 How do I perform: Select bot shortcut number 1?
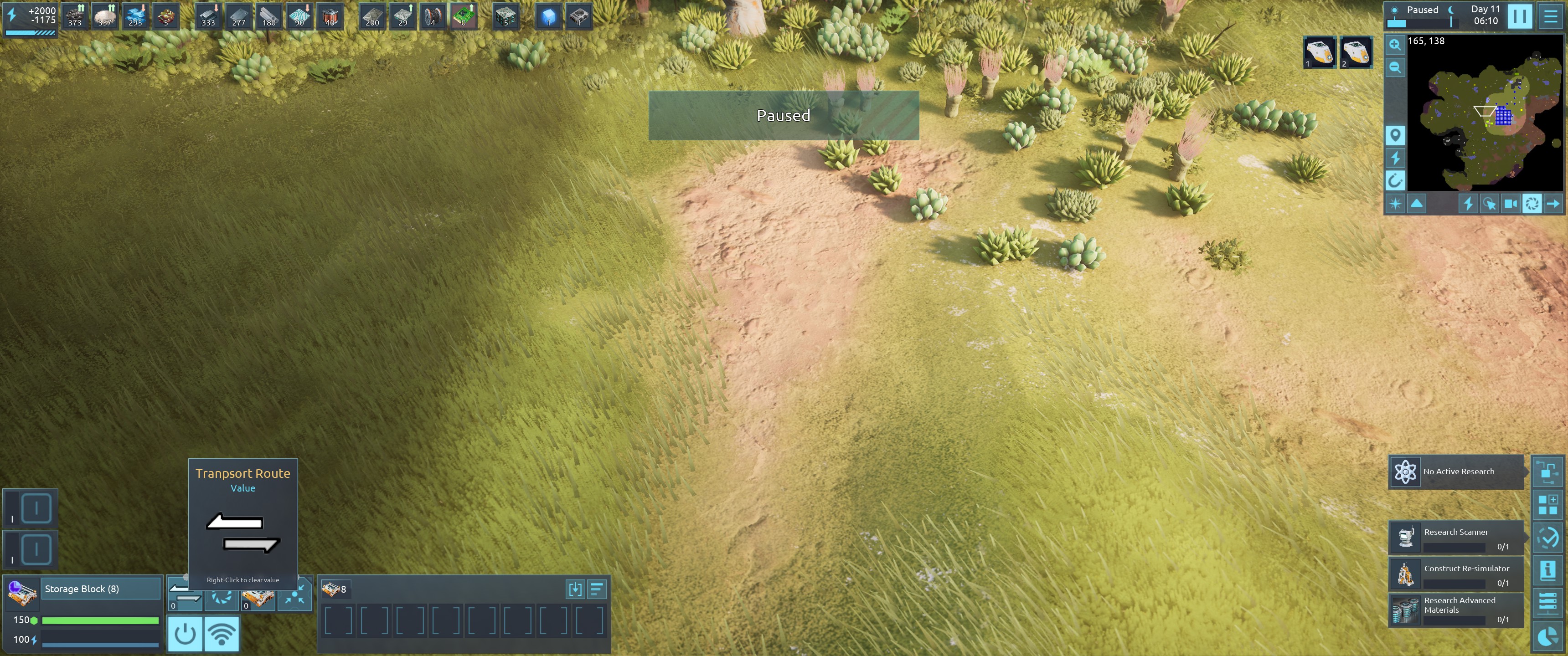point(1319,52)
